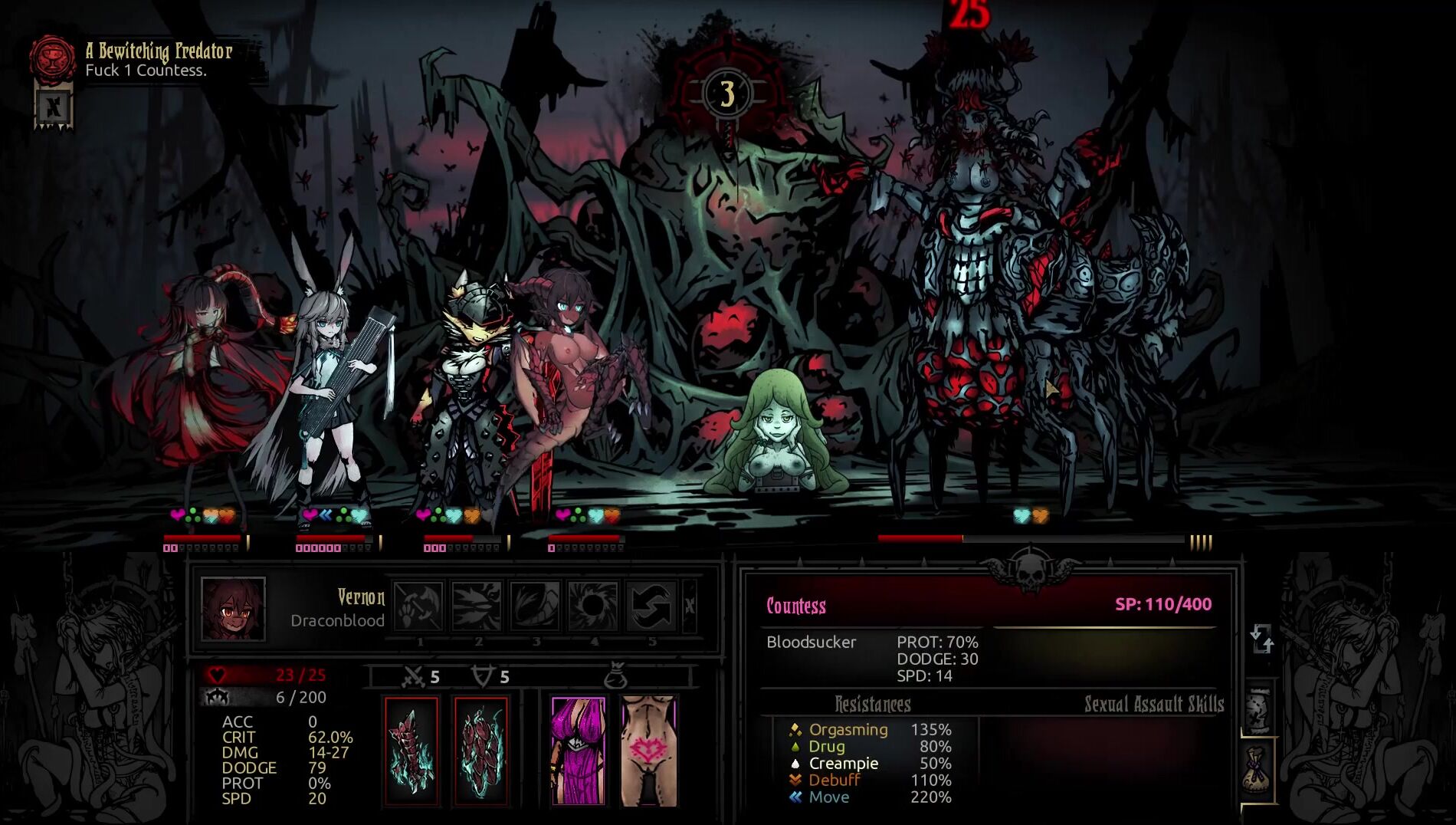This screenshot has width=1456, height=825.
Task: Click Vernon's hero portrait
Action: pos(233,609)
